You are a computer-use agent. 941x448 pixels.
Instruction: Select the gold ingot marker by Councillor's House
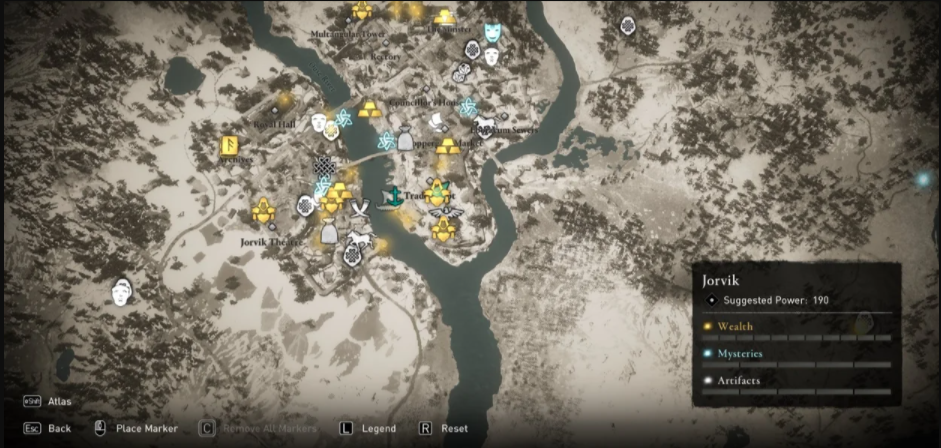coord(370,108)
